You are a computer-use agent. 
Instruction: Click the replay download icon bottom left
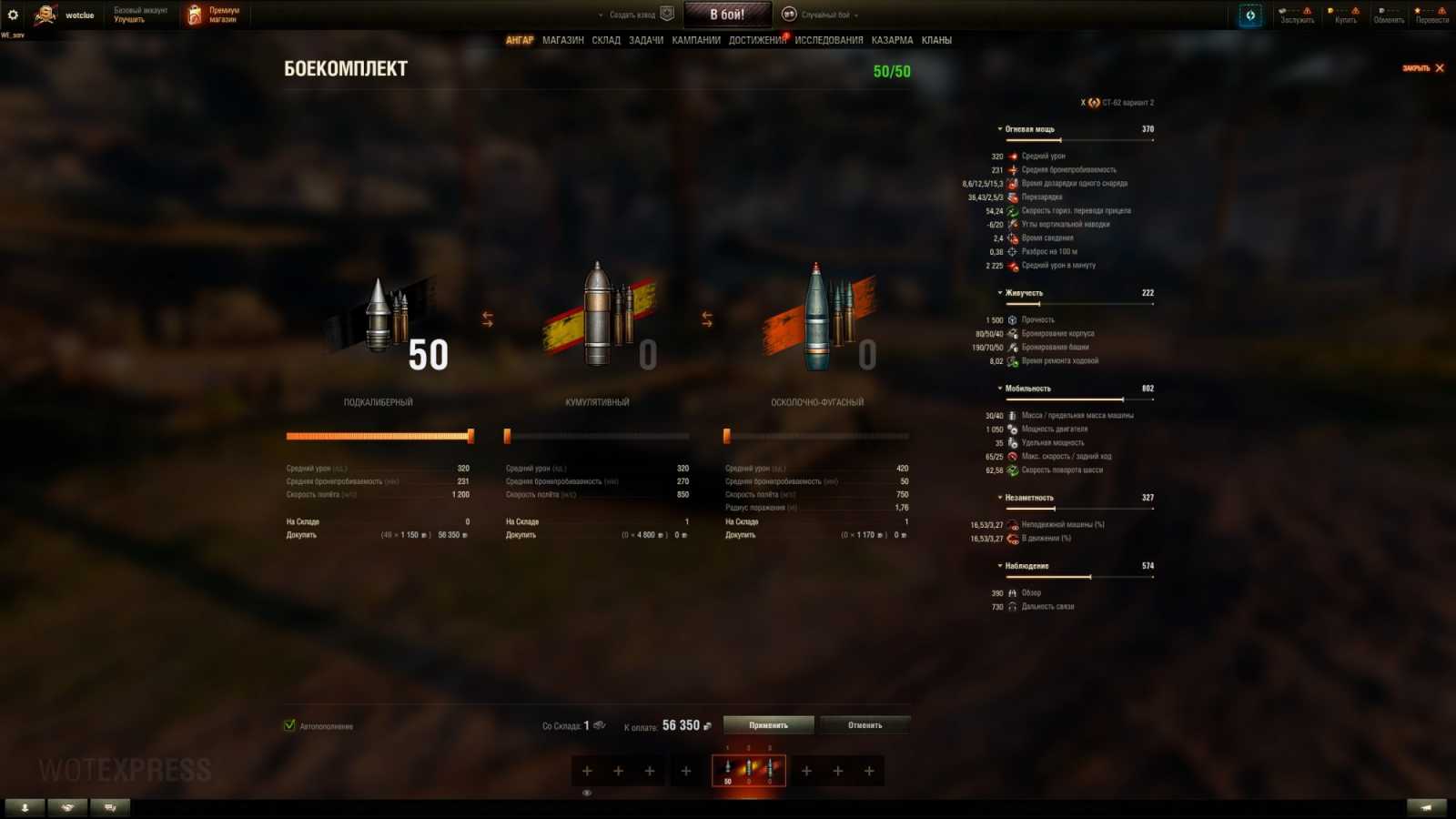(x=25, y=807)
